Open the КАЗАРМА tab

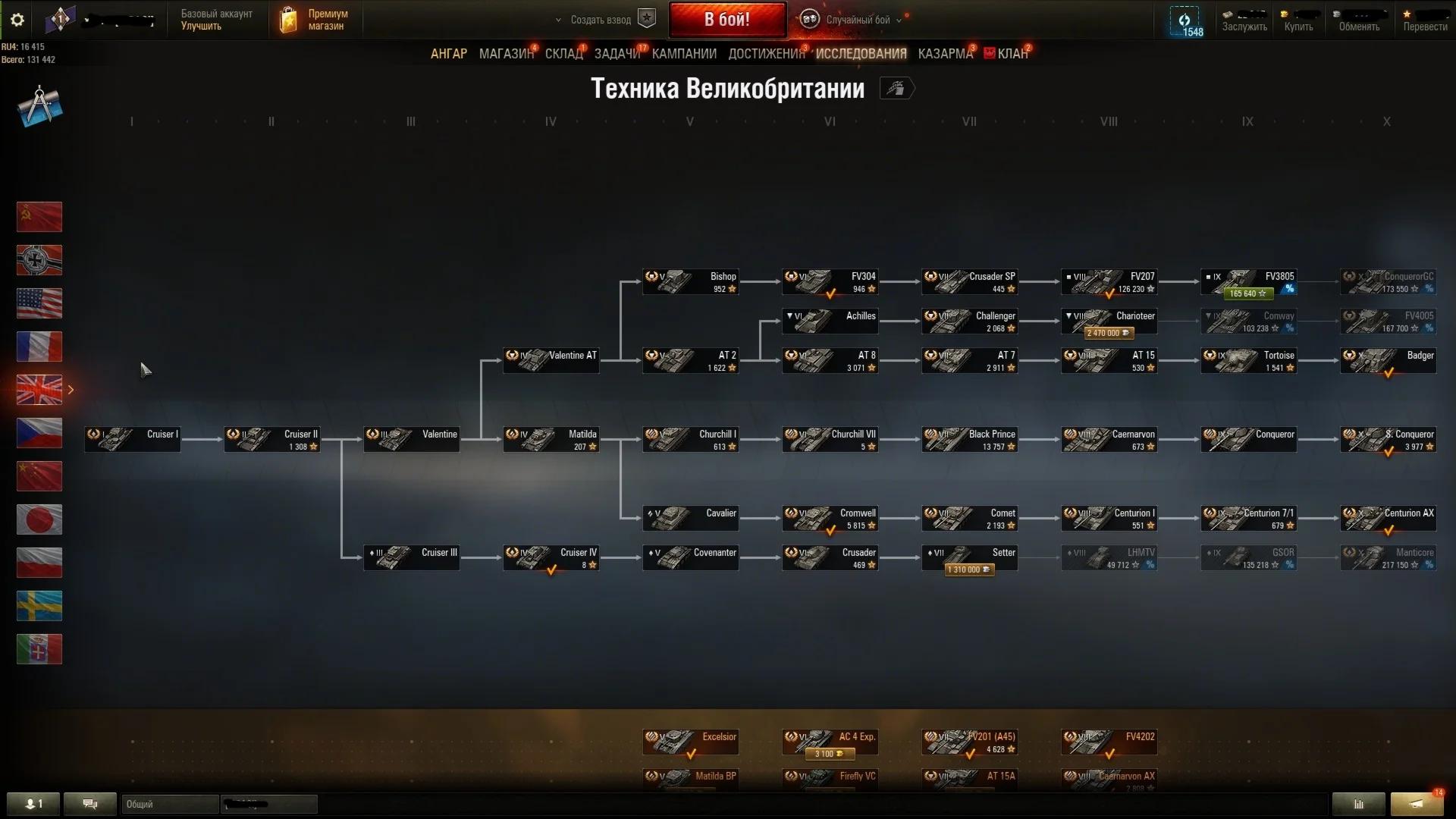(x=945, y=54)
